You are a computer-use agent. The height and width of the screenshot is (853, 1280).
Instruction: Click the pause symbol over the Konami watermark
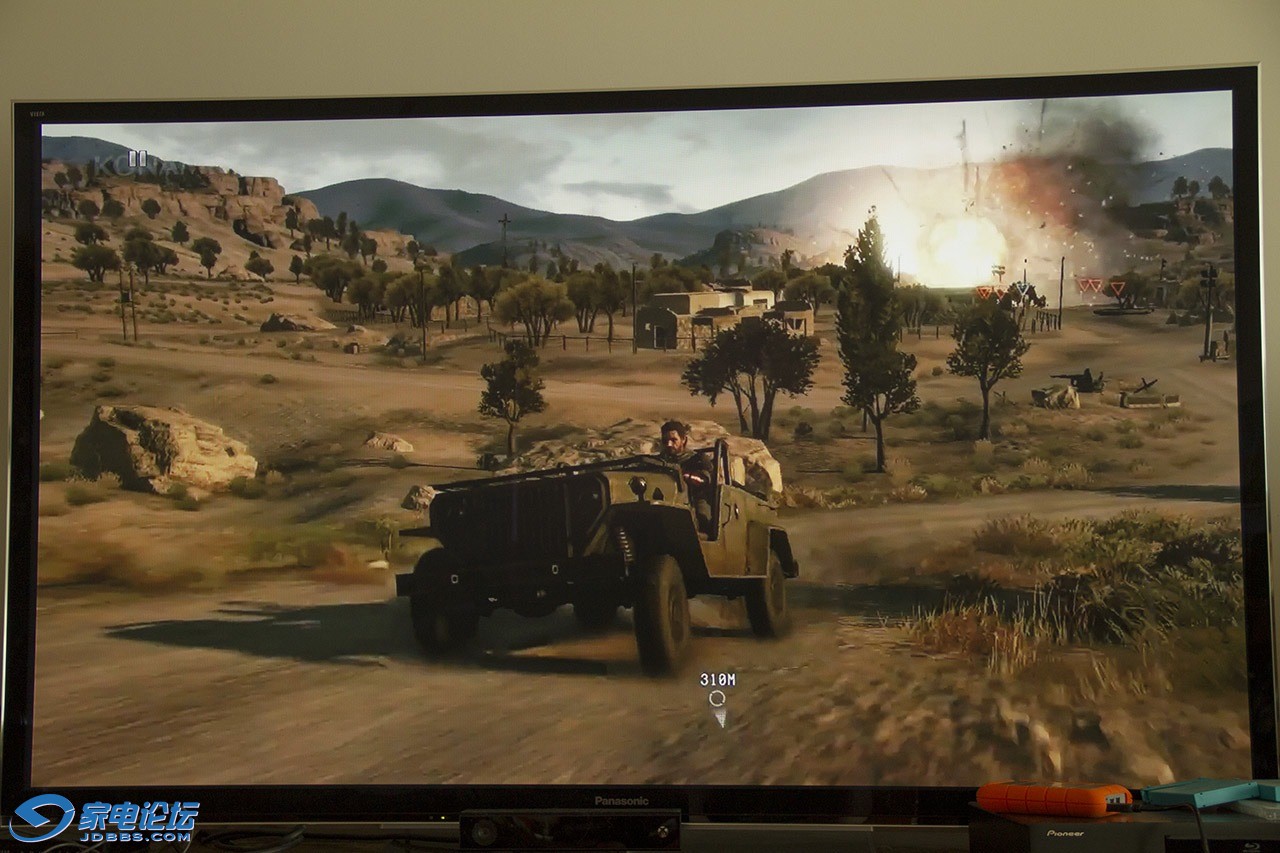(138, 158)
